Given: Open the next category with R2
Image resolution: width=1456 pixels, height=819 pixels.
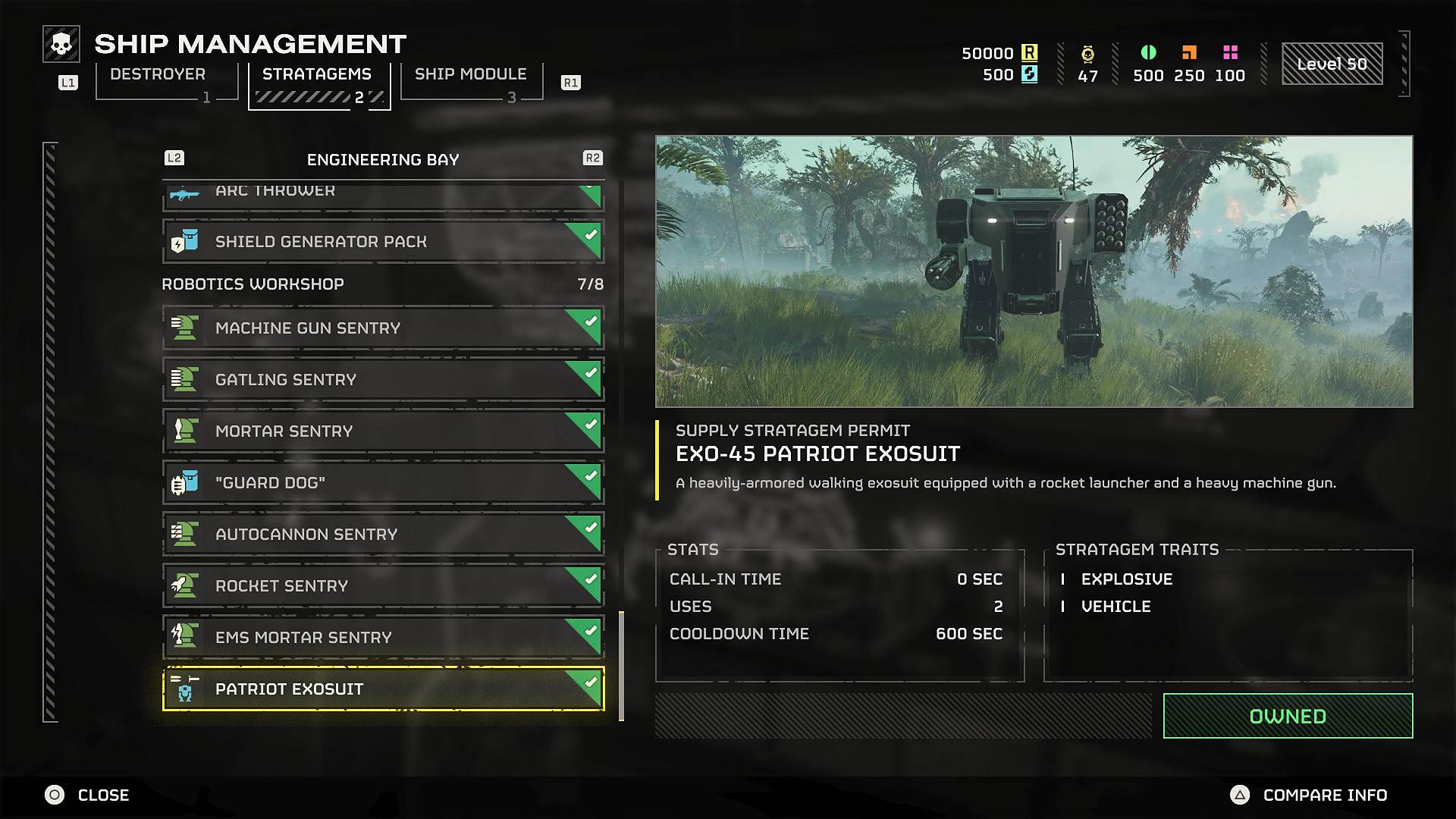Looking at the screenshot, I should [x=594, y=158].
